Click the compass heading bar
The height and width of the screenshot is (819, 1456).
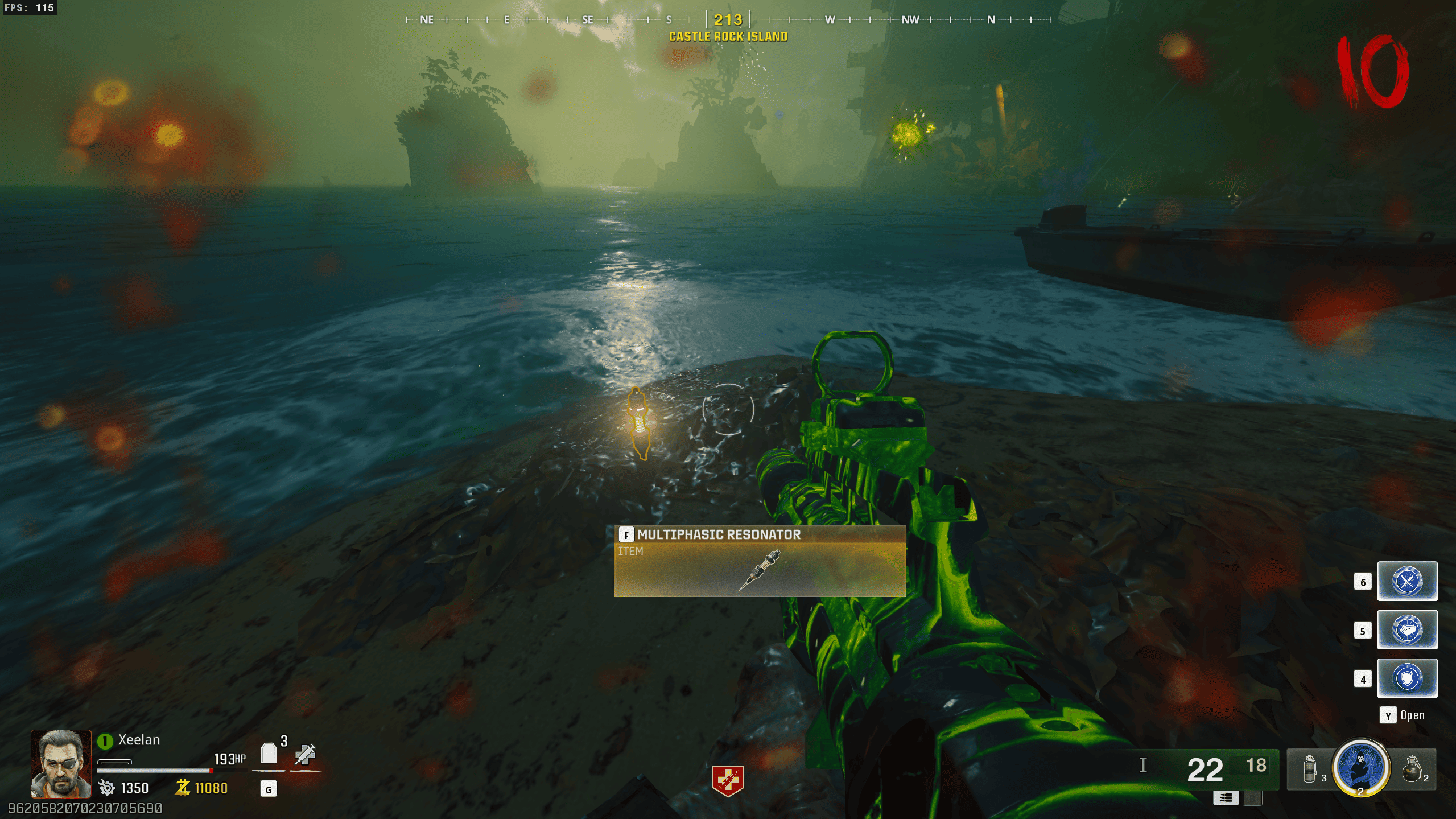pyautogui.click(x=728, y=20)
